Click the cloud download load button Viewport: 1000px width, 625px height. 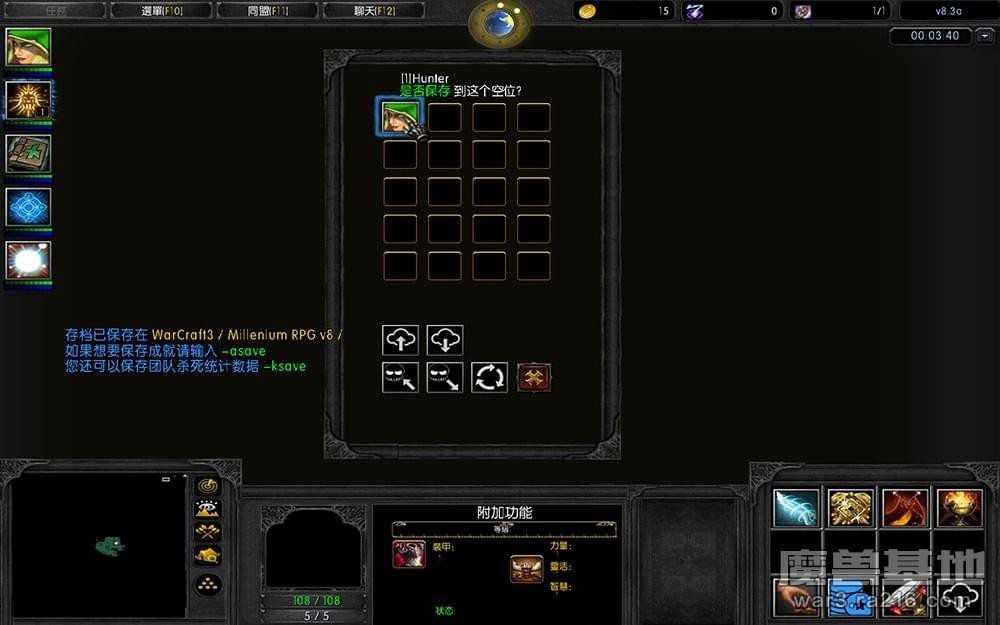coord(445,340)
